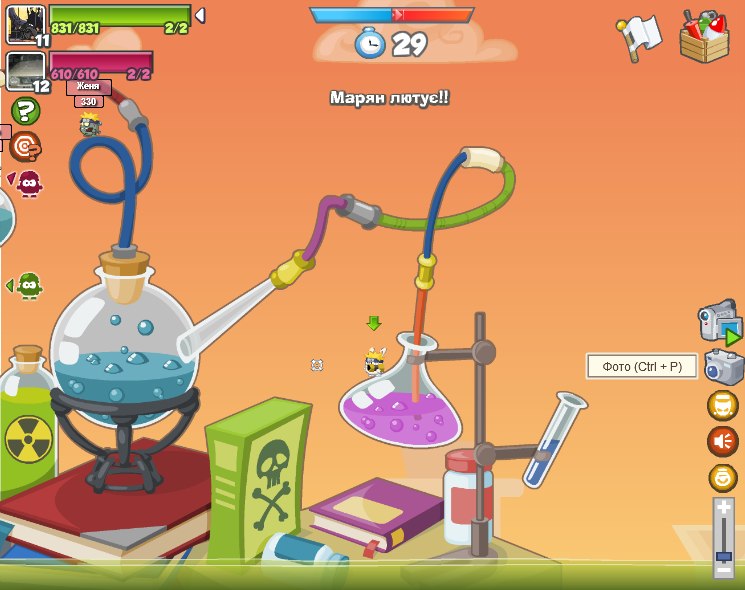Viewport: 745px width, 590px height.
Task: Select the green team portrait, level 11
Action: [x=25, y=23]
